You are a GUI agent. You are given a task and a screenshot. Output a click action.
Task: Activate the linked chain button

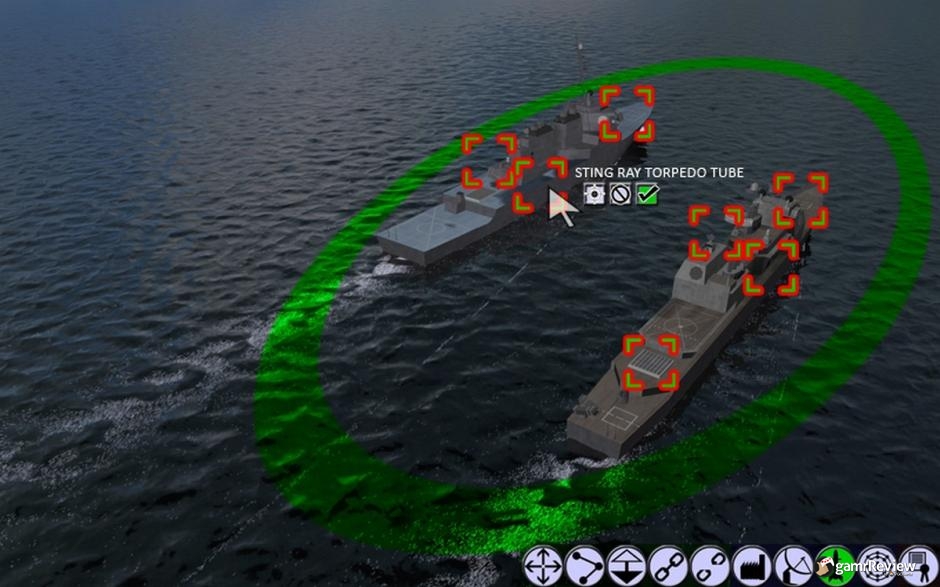[667, 567]
